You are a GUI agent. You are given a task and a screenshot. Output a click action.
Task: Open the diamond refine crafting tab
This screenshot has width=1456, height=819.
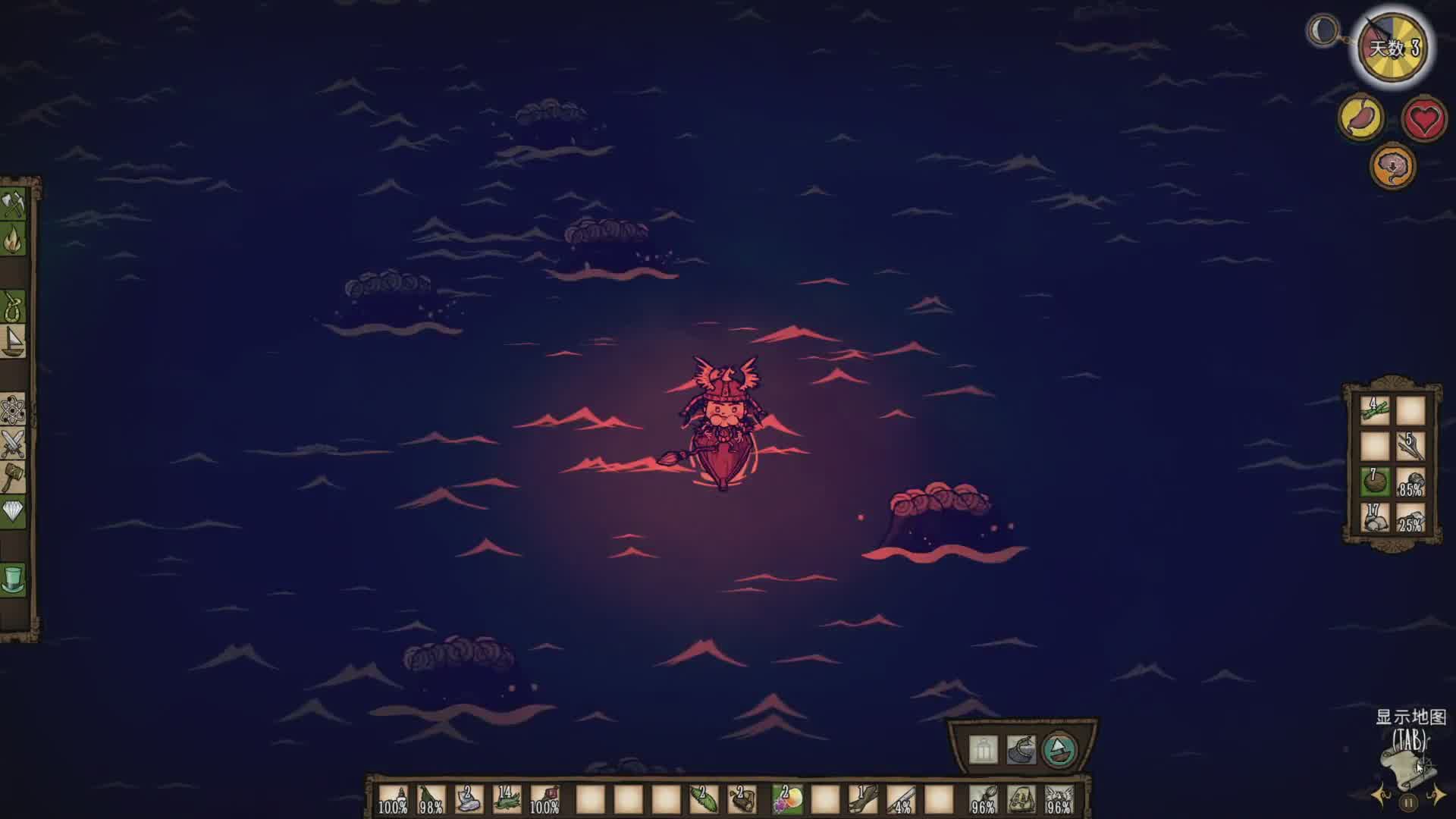point(14,513)
